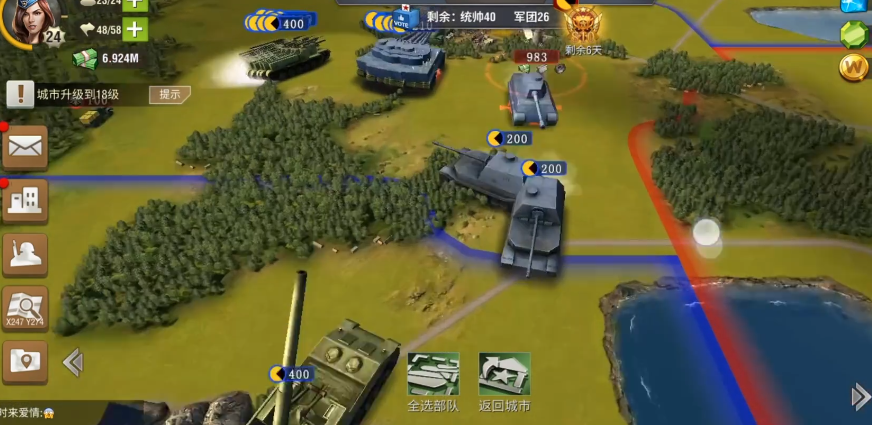Open the mail envelope inbox
Image resolution: width=872 pixels, height=425 pixels.
[25, 148]
